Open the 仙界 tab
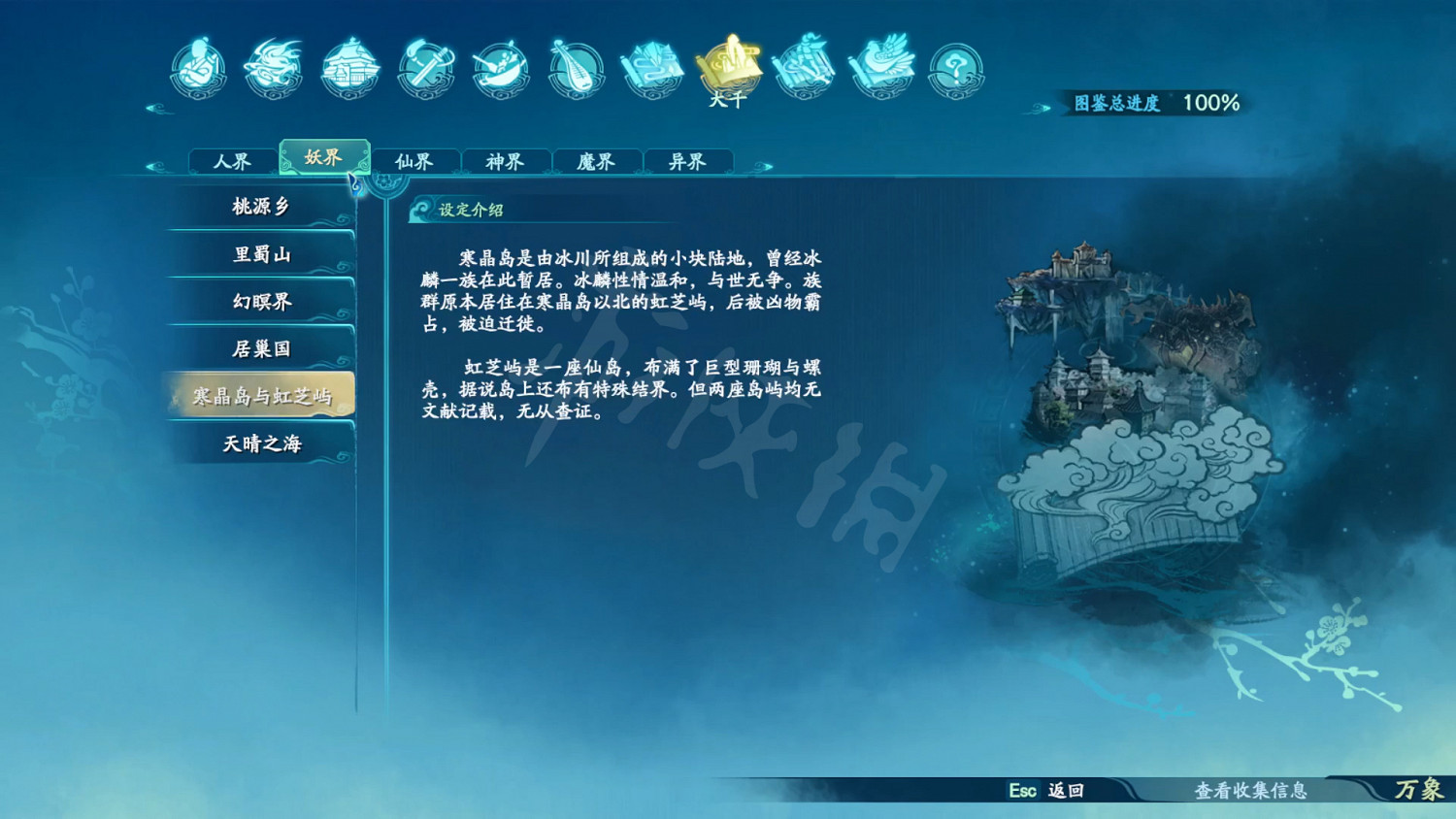The width and height of the screenshot is (1456, 819). coord(415,162)
